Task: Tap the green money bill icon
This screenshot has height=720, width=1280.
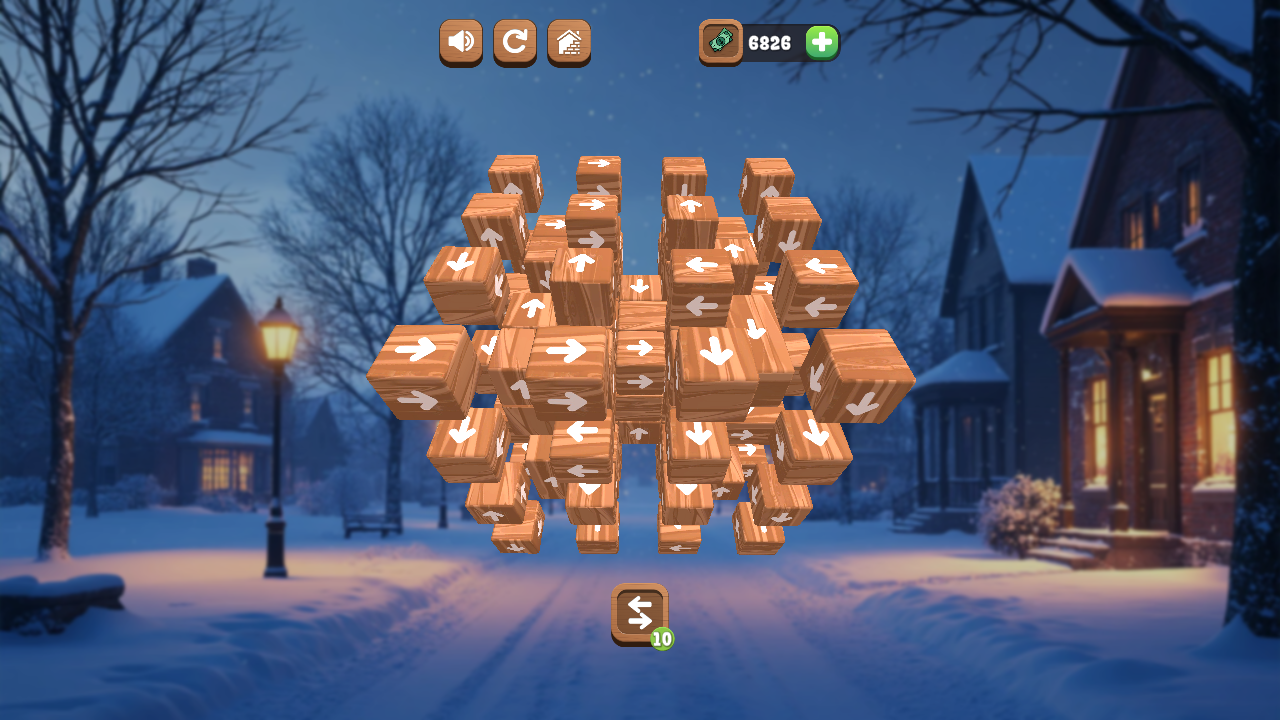Action: (719, 43)
